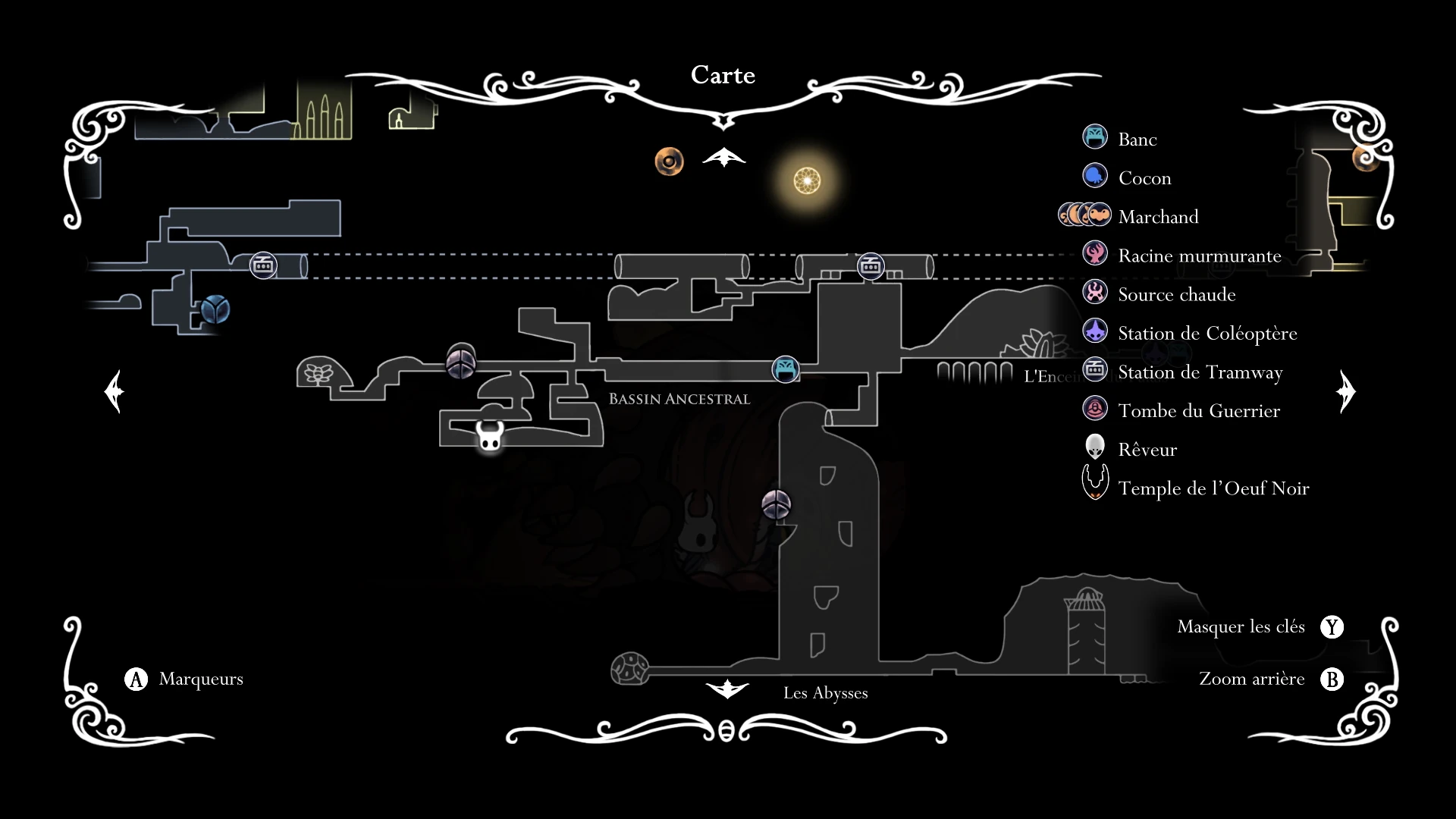Activate Marqueurs with the A button prompt
Image resolution: width=1456 pixels, height=819 pixels.
coord(135,679)
